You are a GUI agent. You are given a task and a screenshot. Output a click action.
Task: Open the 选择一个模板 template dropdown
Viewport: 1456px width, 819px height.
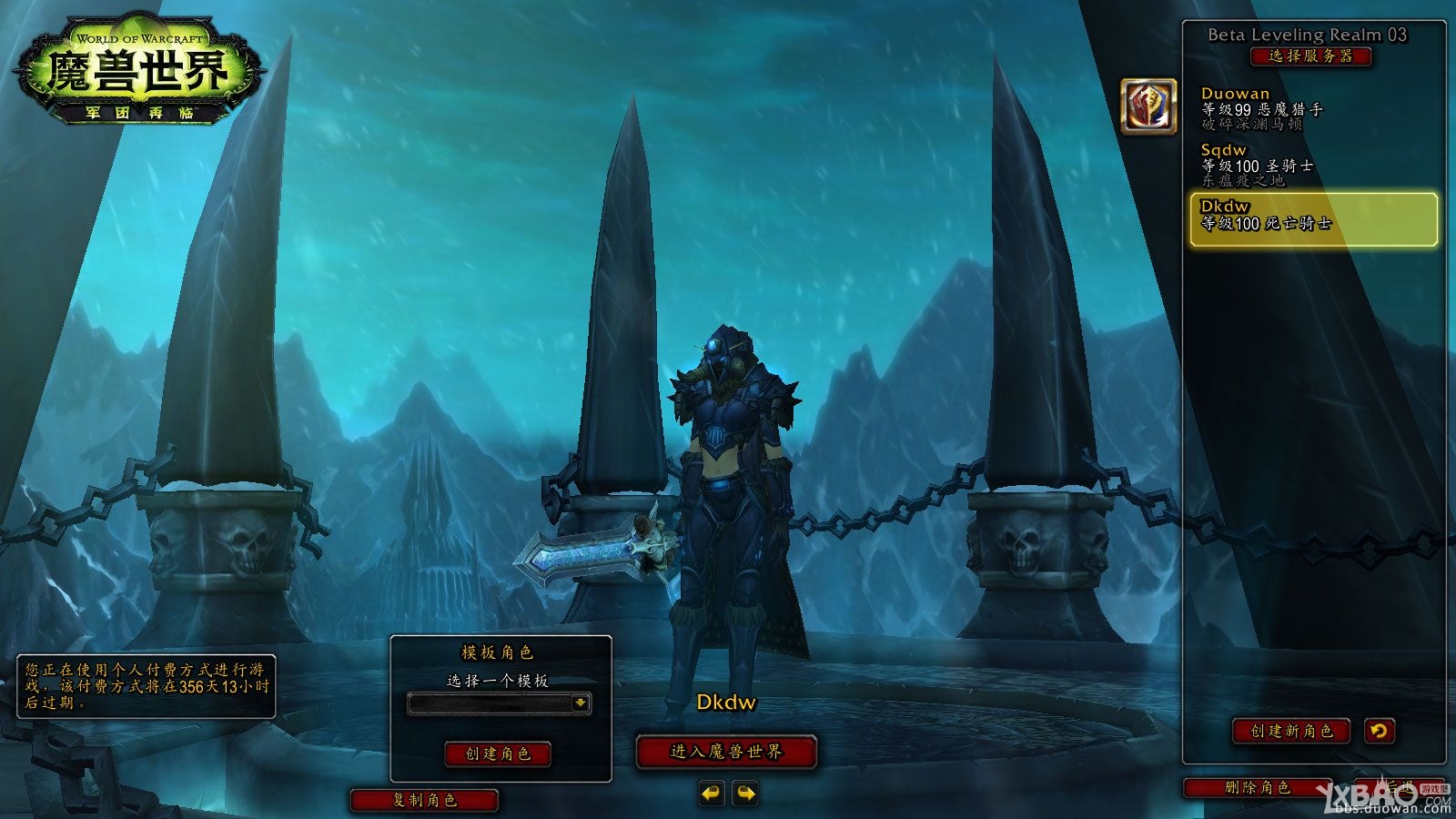(500, 703)
